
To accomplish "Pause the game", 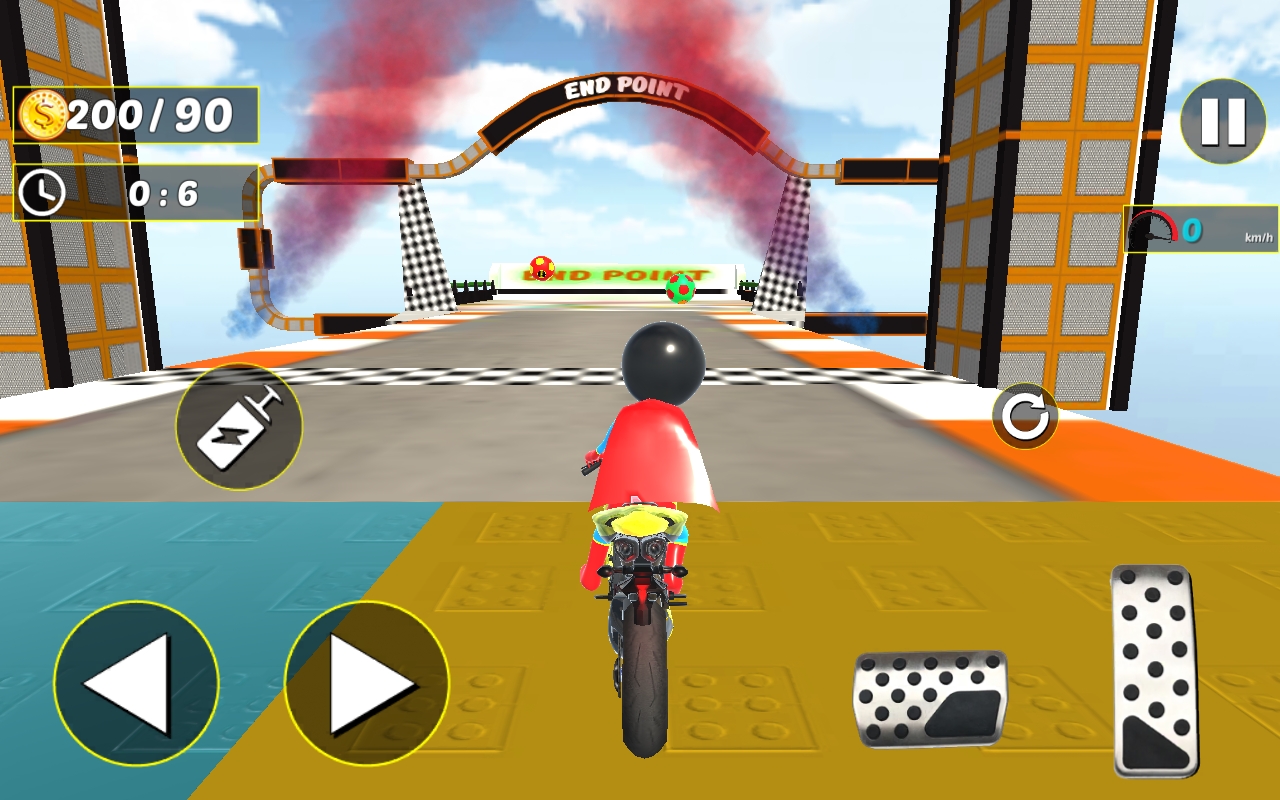I will click(x=1221, y=123).
